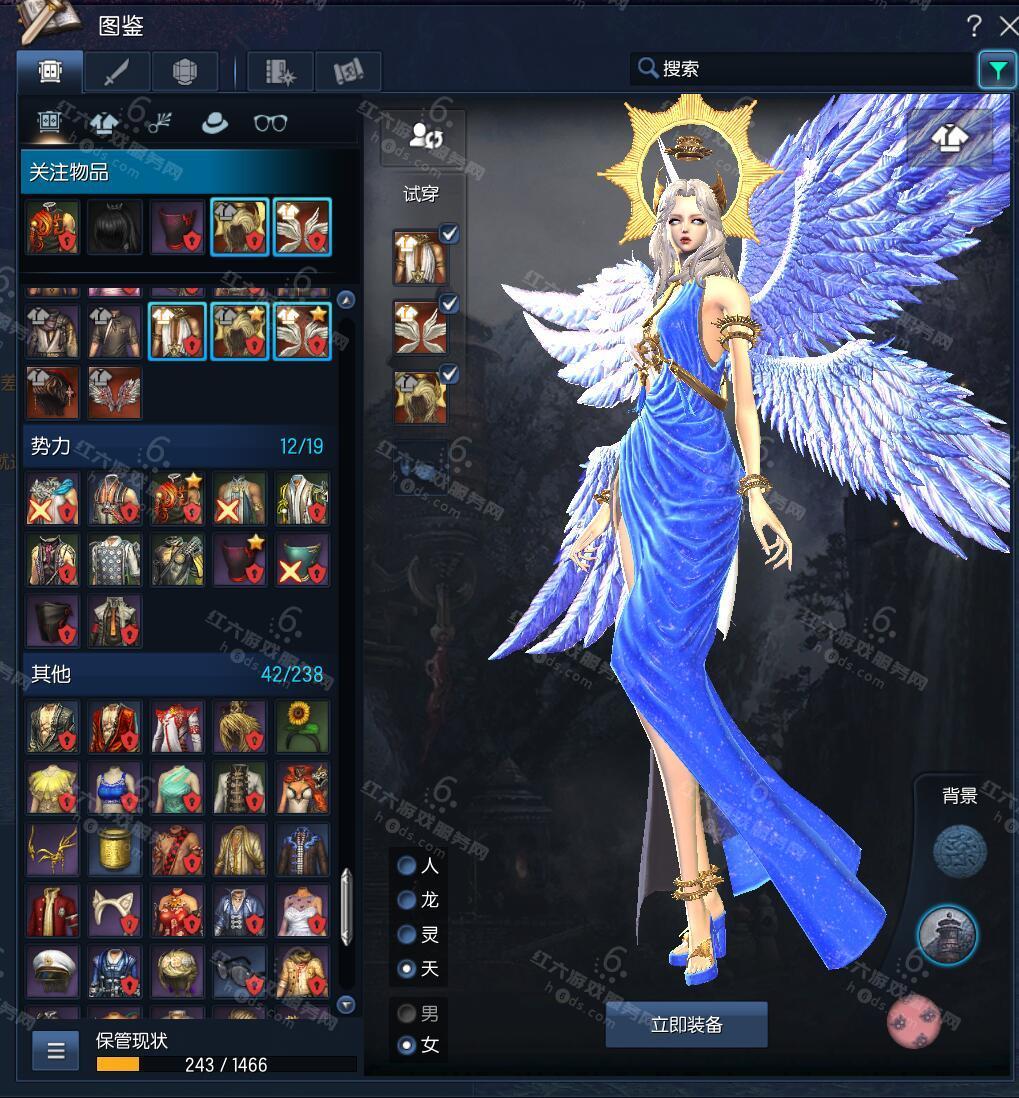Select the hat category tab
This screenshot has width=1019, height=1098.
click(x=214, y=123)
